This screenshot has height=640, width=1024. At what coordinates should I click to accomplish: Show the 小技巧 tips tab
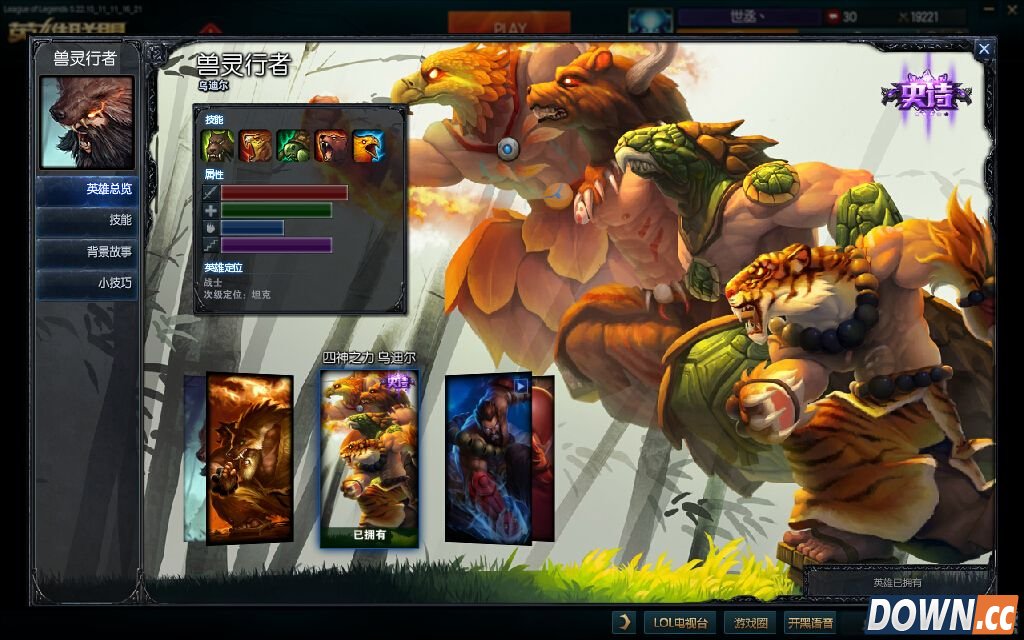(x=87, y=283)
